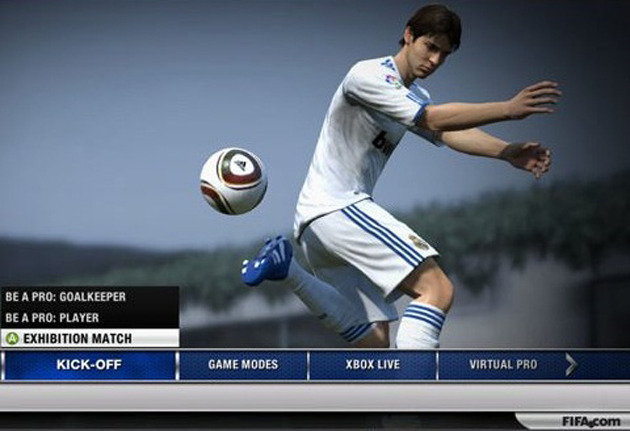Image resolution: width=630 pixels, height=431 pixels.
Task: Click the right arrow to show more menus
Action: (571, 365)
